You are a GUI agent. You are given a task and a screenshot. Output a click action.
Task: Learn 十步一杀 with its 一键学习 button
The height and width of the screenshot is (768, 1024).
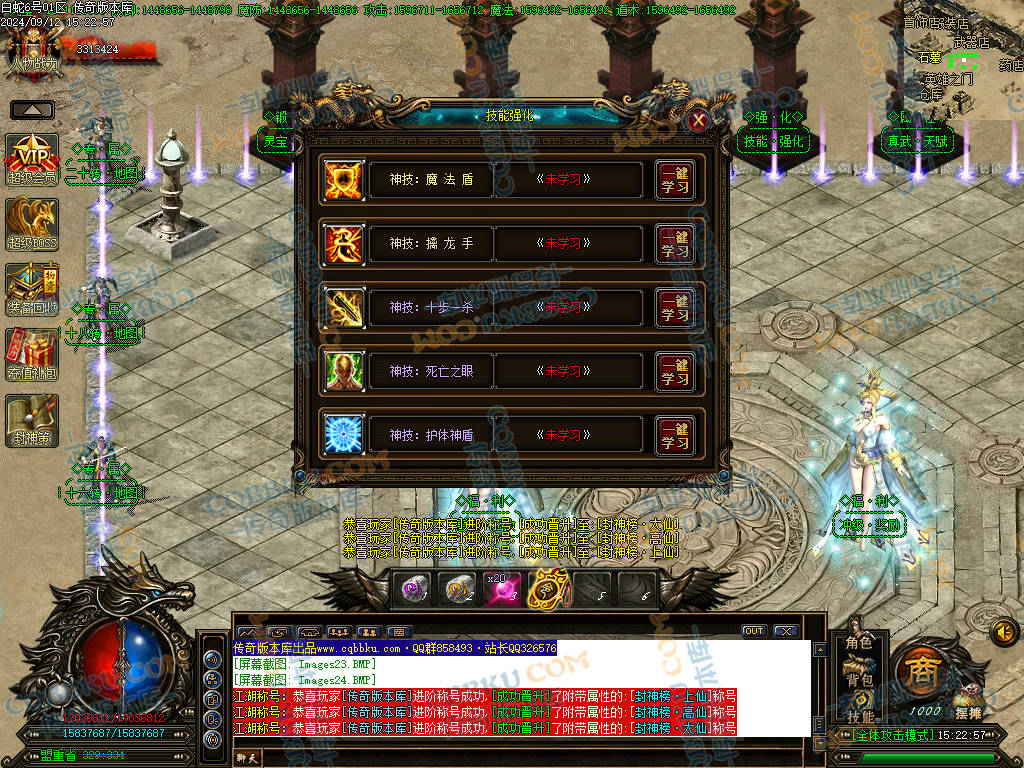click(x=675, y=308)
